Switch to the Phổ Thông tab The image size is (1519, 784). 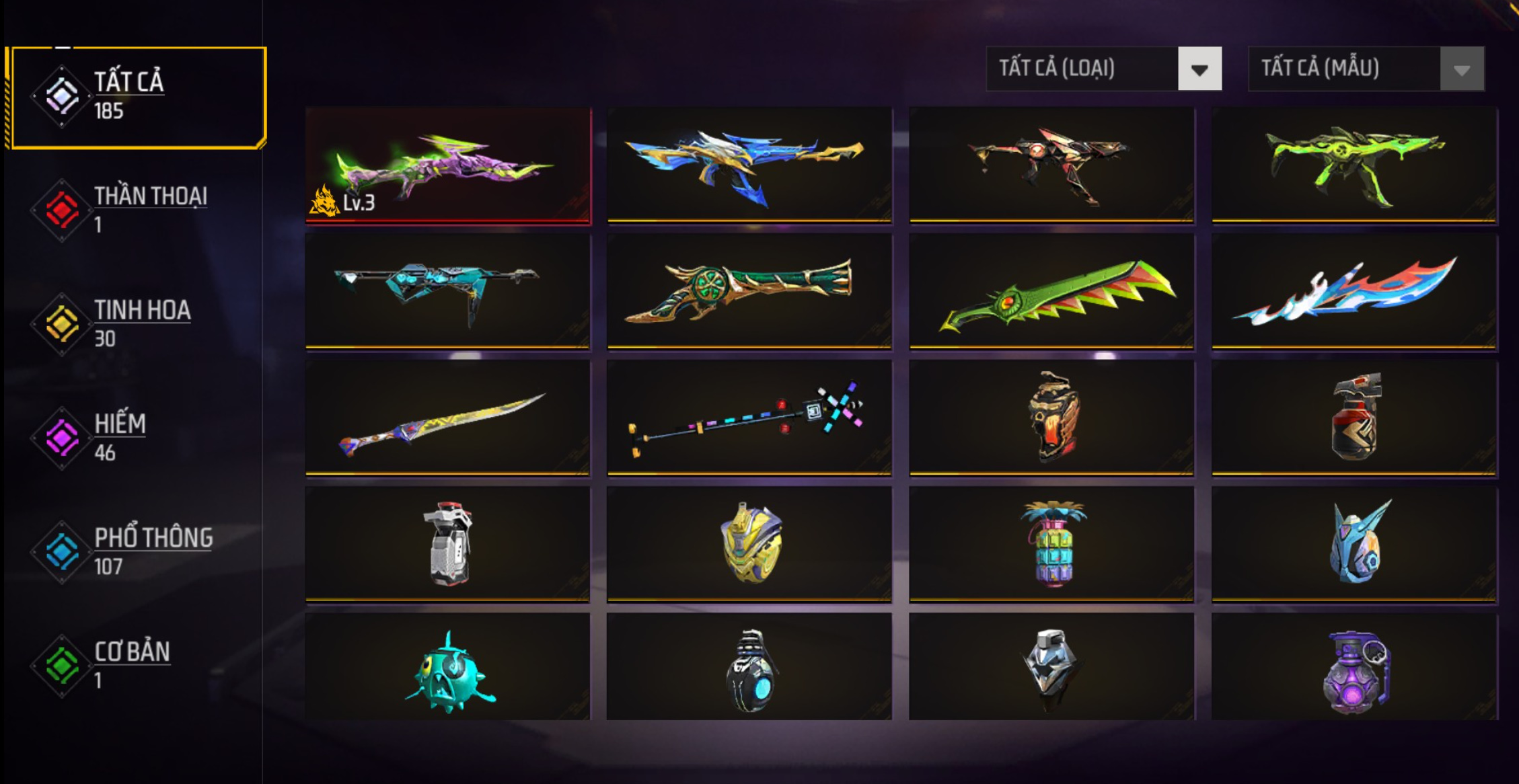click(x=138, y=551)
